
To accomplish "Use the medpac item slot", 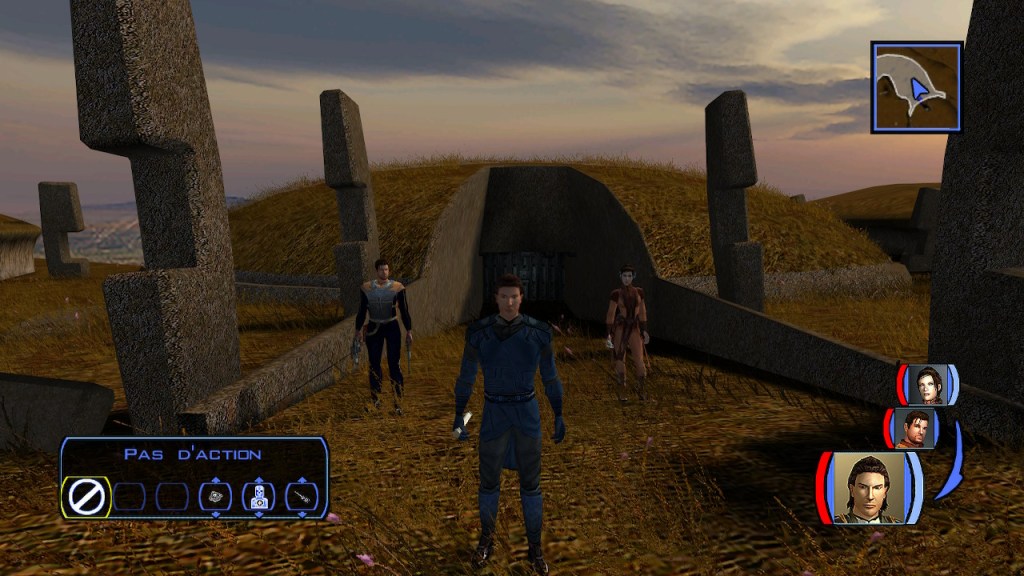I will tap(215, 496).
